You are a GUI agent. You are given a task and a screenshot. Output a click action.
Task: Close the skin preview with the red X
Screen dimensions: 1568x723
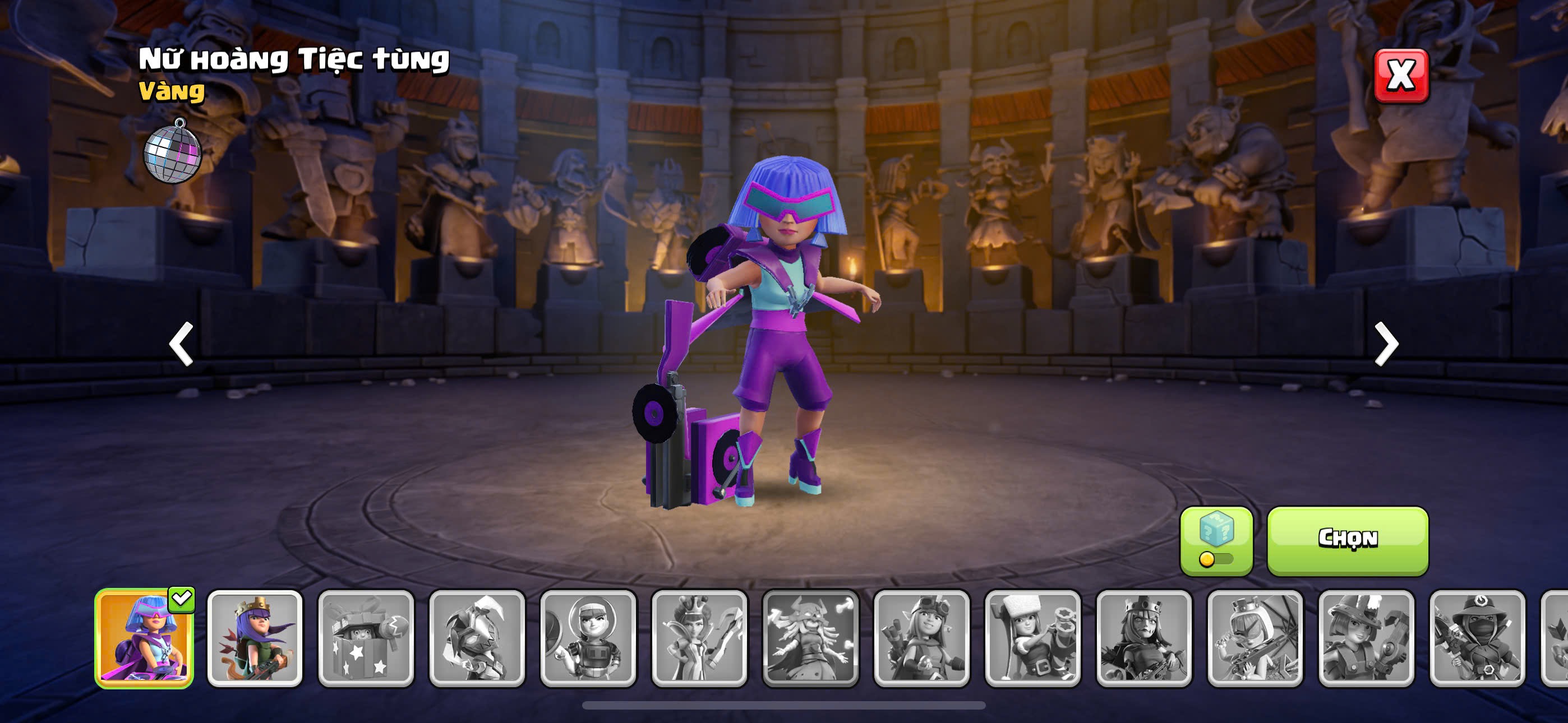[x=1401, y=76]
